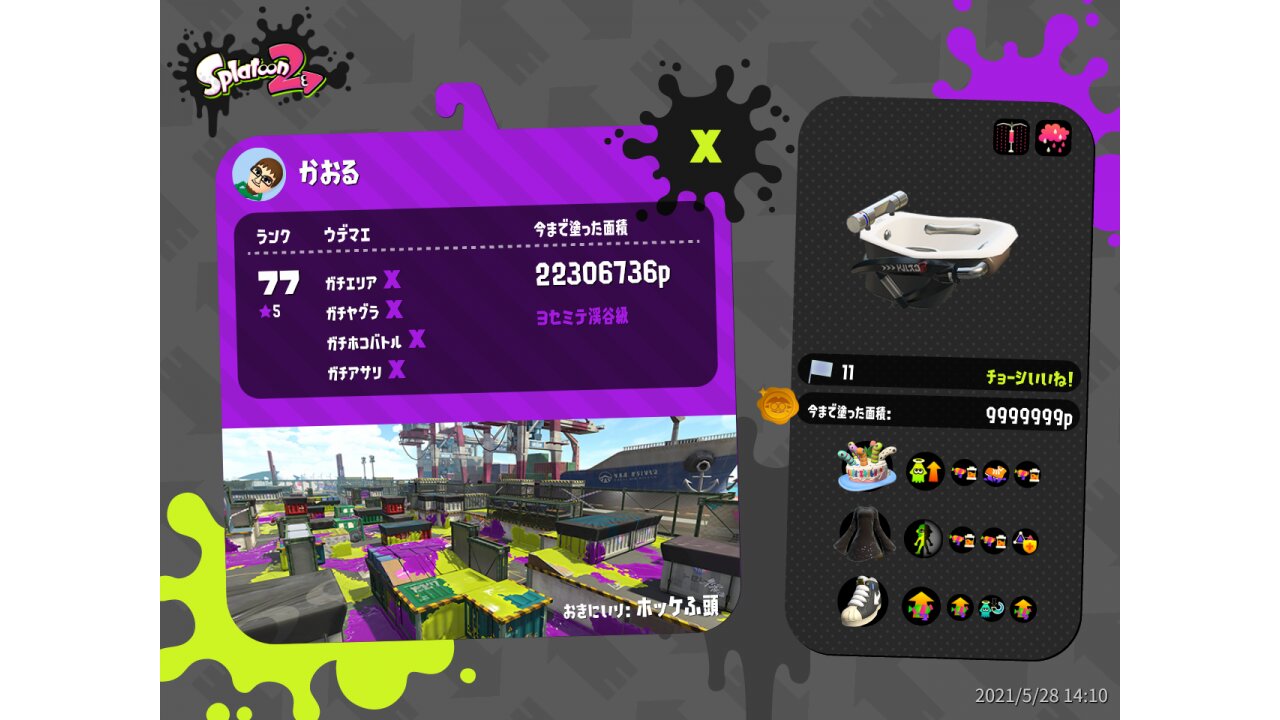Inspect the green squid headgear main ability
The width and height of the screenshot is (1280, 720).
pos(925,470)
